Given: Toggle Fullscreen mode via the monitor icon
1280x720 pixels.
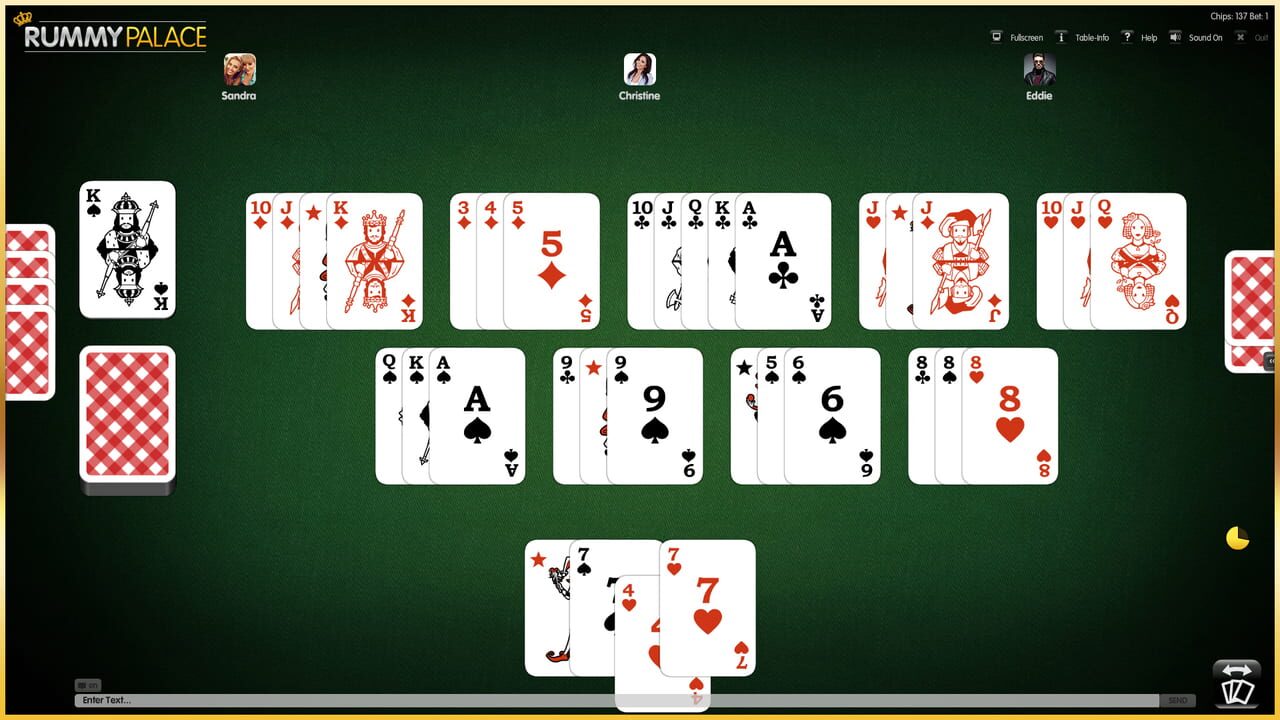Looking at the screenshot, I should click(997, 37).
